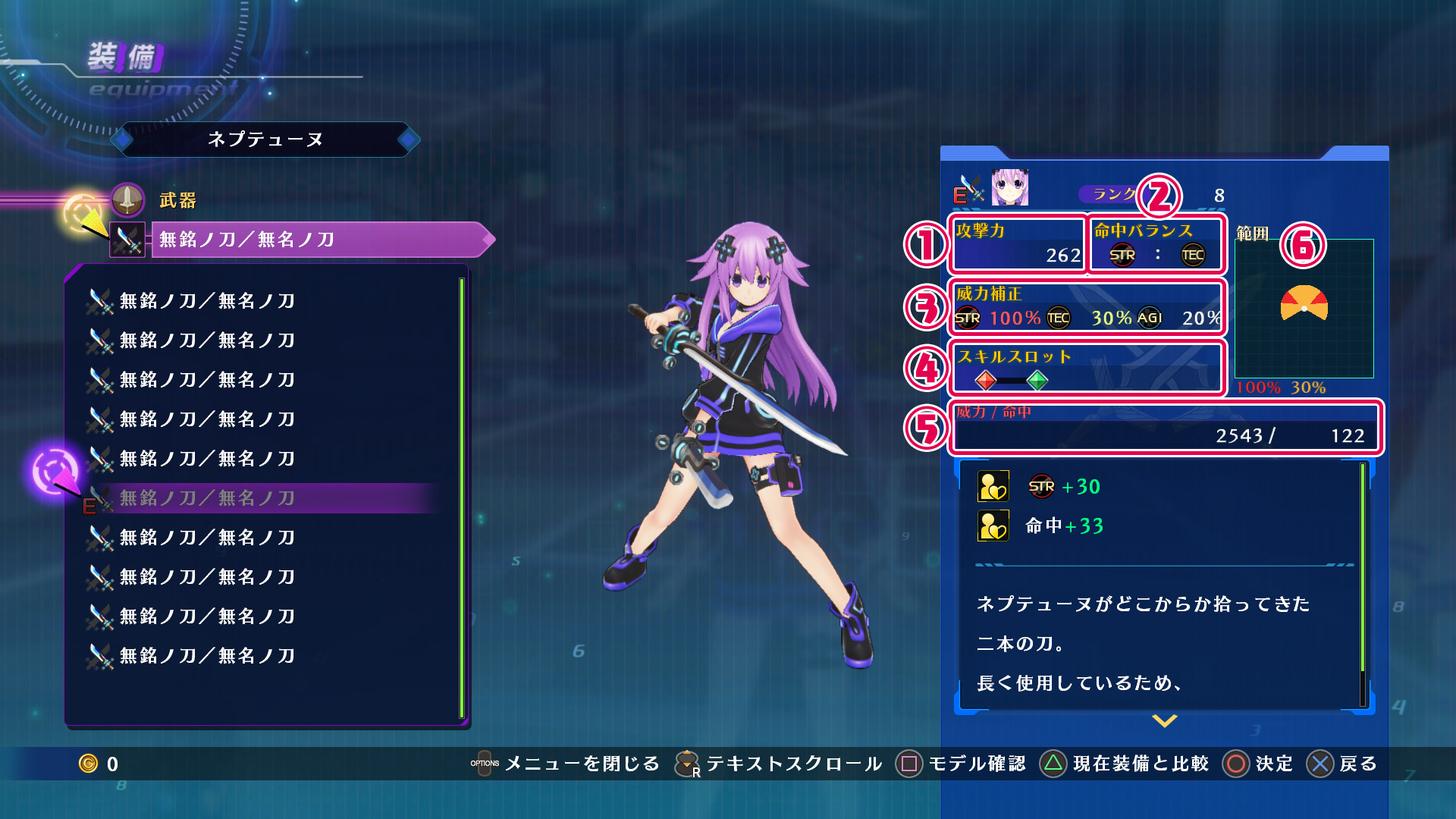The image size is (1456, 819).
Task: Click the green scrollbar of the weapon list
Action: tap(461, 497)
